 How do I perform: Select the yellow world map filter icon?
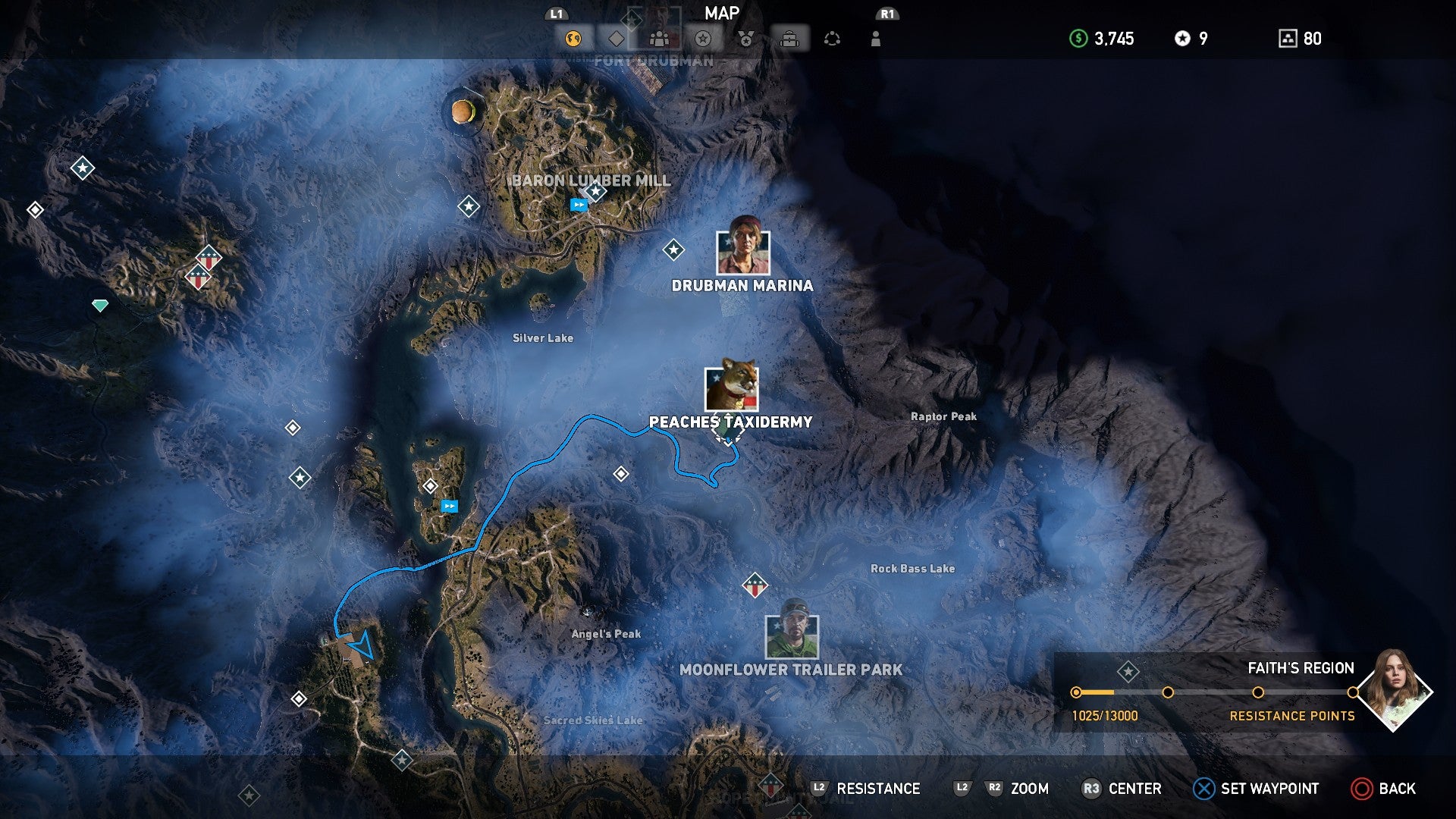tap(573, 38)
